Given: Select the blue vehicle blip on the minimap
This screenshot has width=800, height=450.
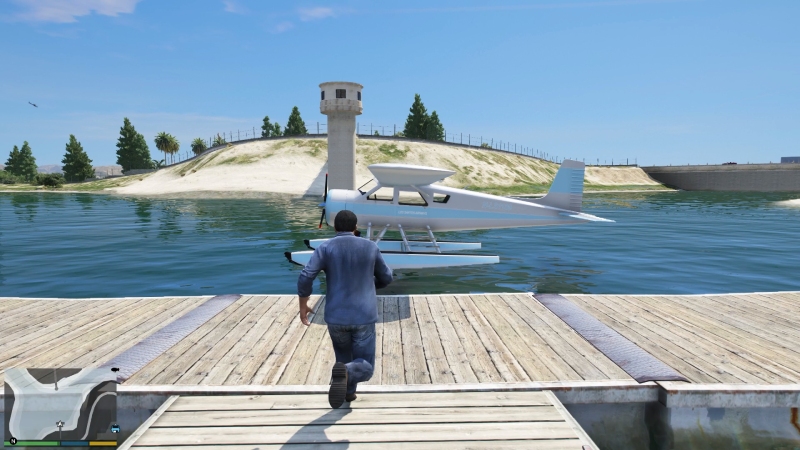Looking at the screenshot, I should 115,429.
